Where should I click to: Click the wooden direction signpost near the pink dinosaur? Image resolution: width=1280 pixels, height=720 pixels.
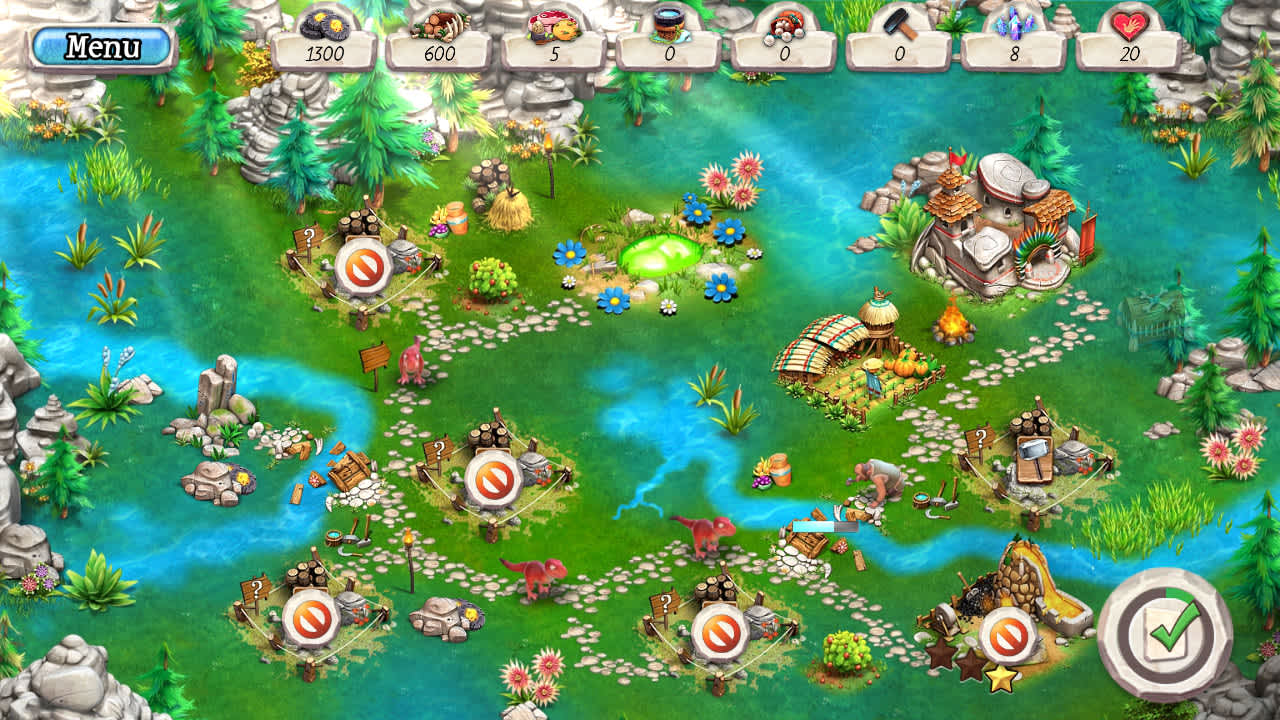(x=374, y=356)
